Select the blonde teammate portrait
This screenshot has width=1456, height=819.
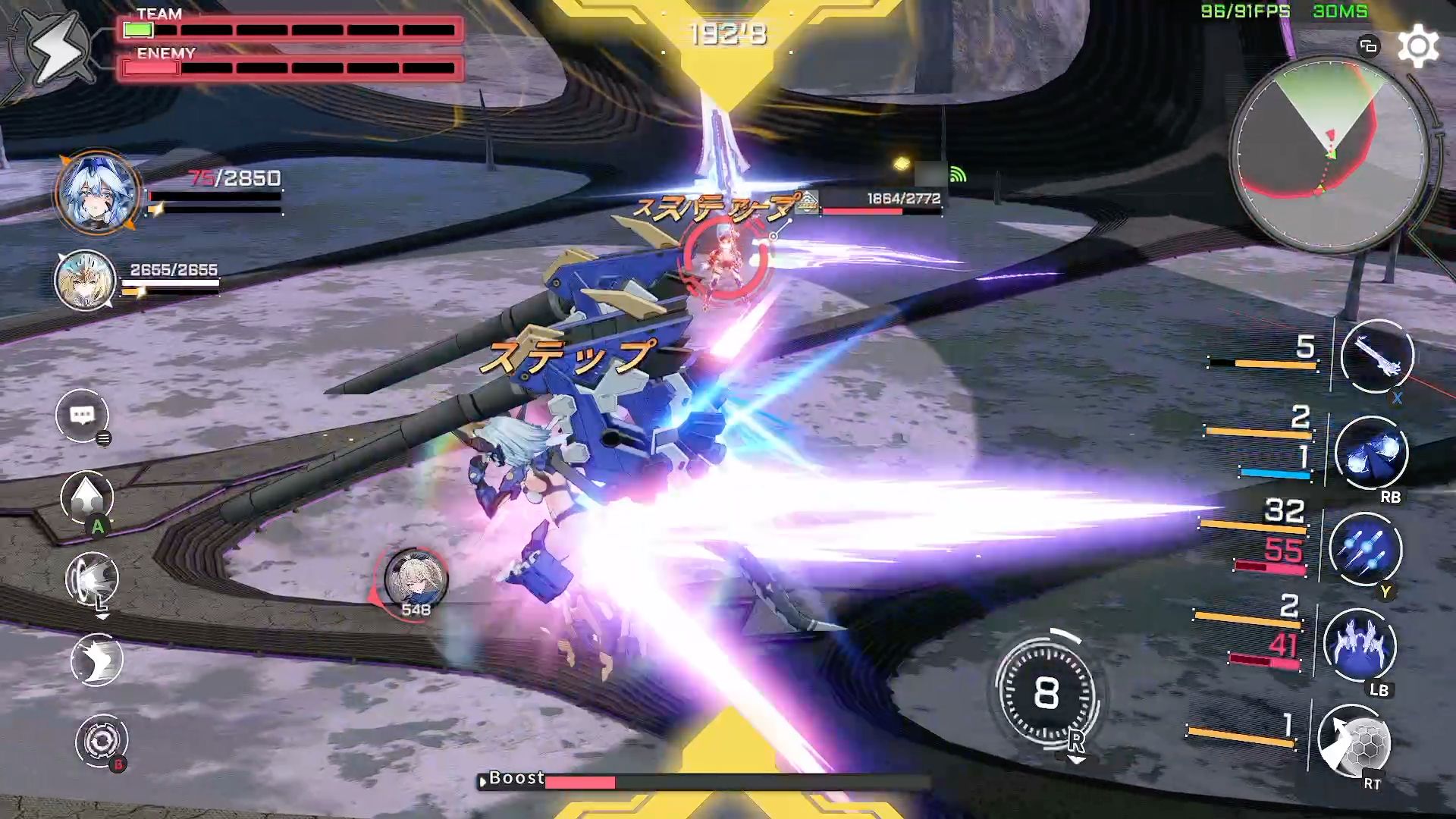tap(85, 280)
